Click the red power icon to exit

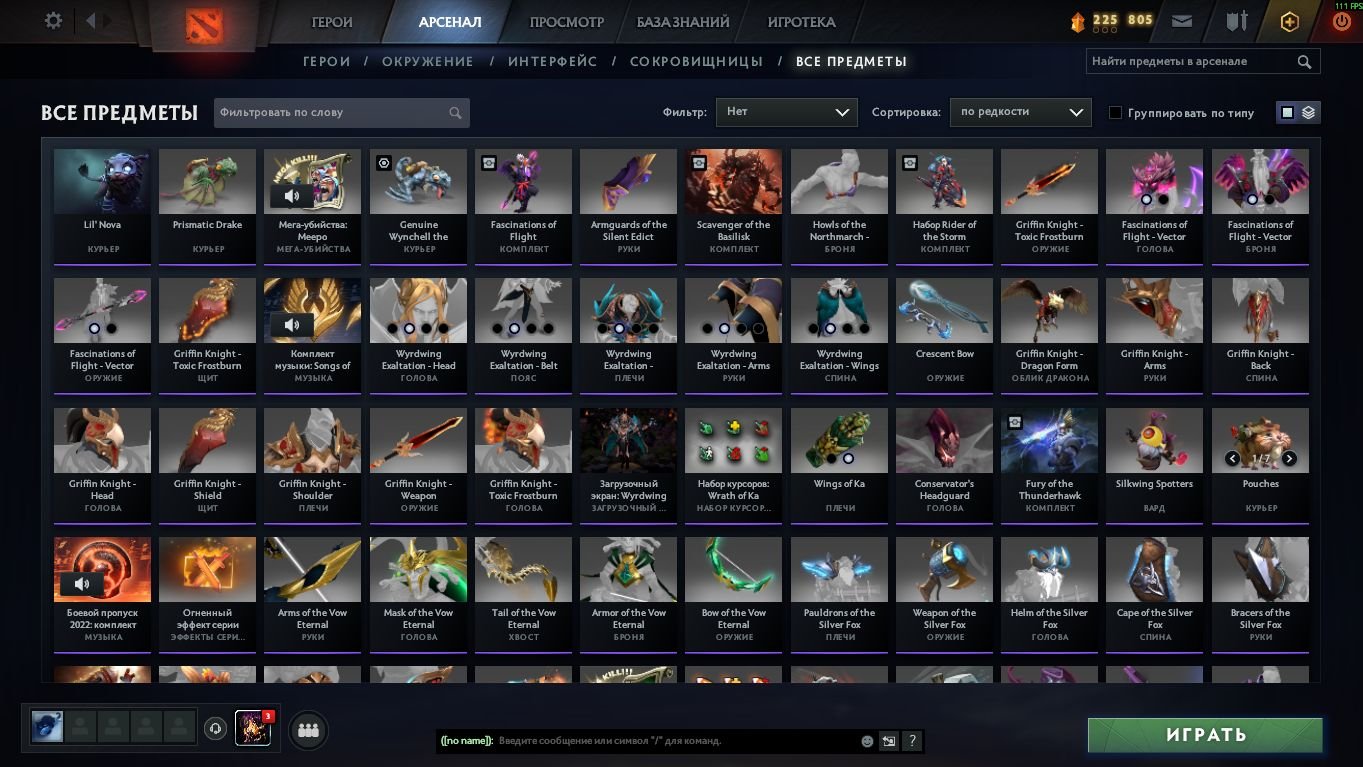click(1340, 20)
